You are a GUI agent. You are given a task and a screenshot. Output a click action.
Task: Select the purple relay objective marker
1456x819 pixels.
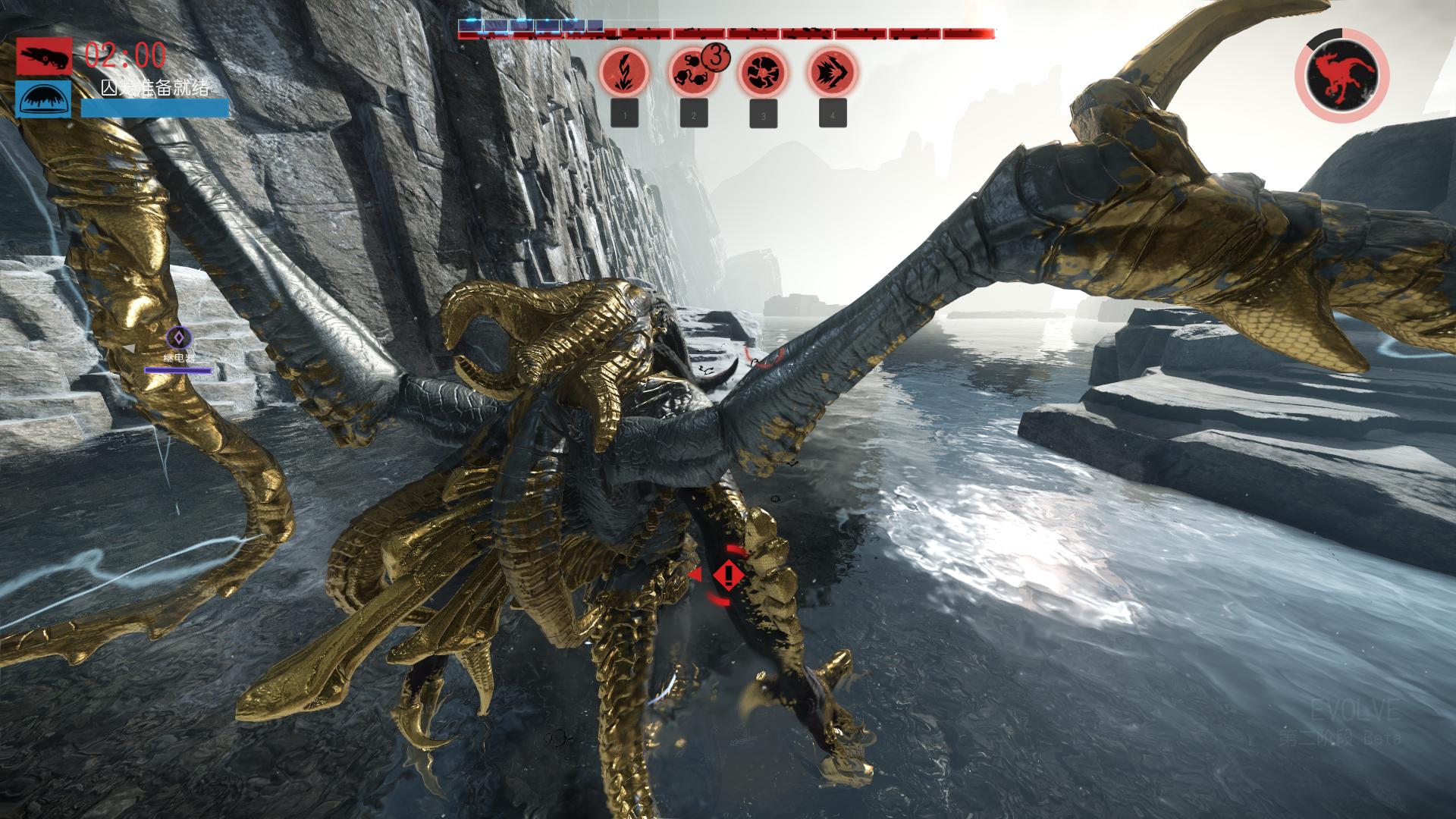pos(179,337)
